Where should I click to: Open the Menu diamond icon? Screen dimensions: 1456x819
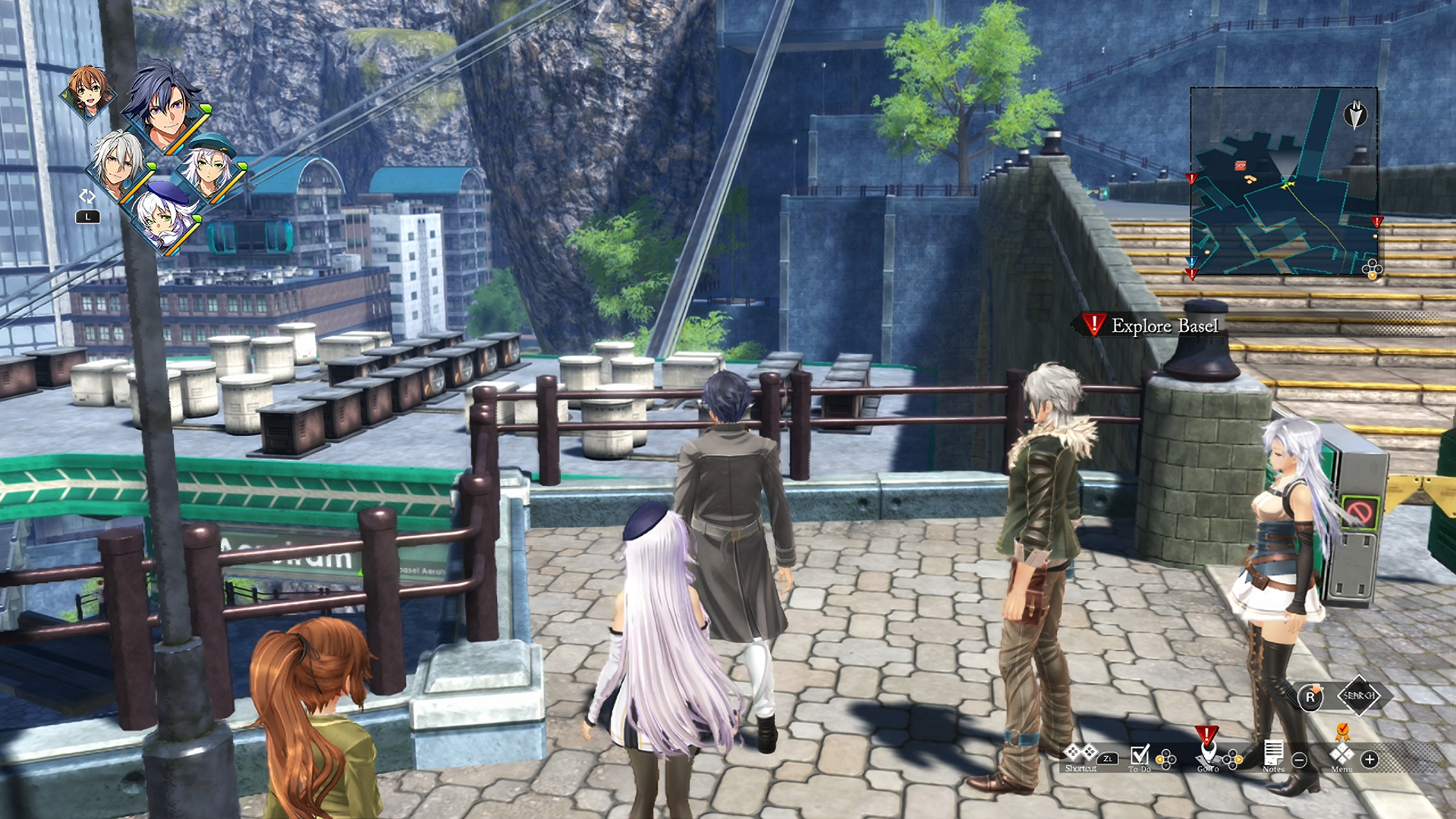coord(1341,754)
